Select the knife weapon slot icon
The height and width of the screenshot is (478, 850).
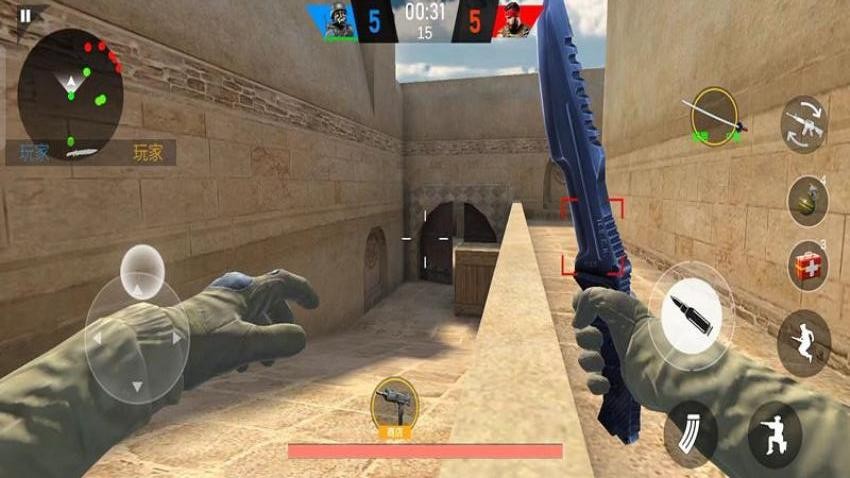pos(714,116)
